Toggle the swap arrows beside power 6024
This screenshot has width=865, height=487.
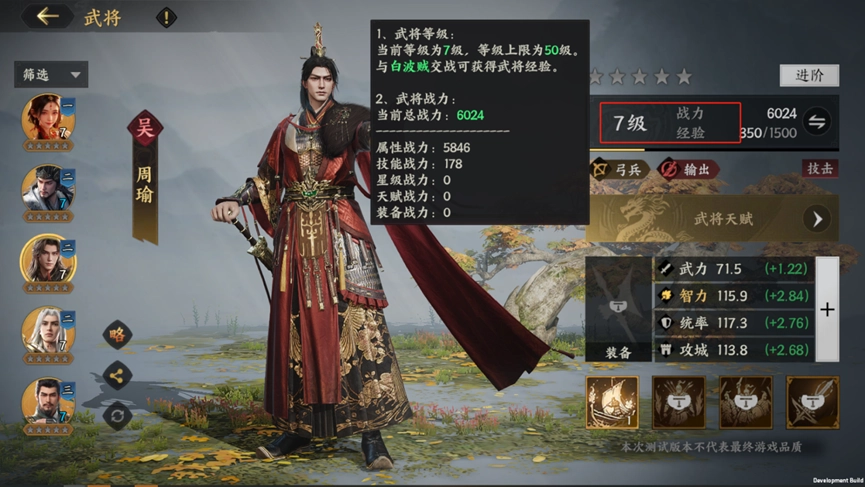817,122
